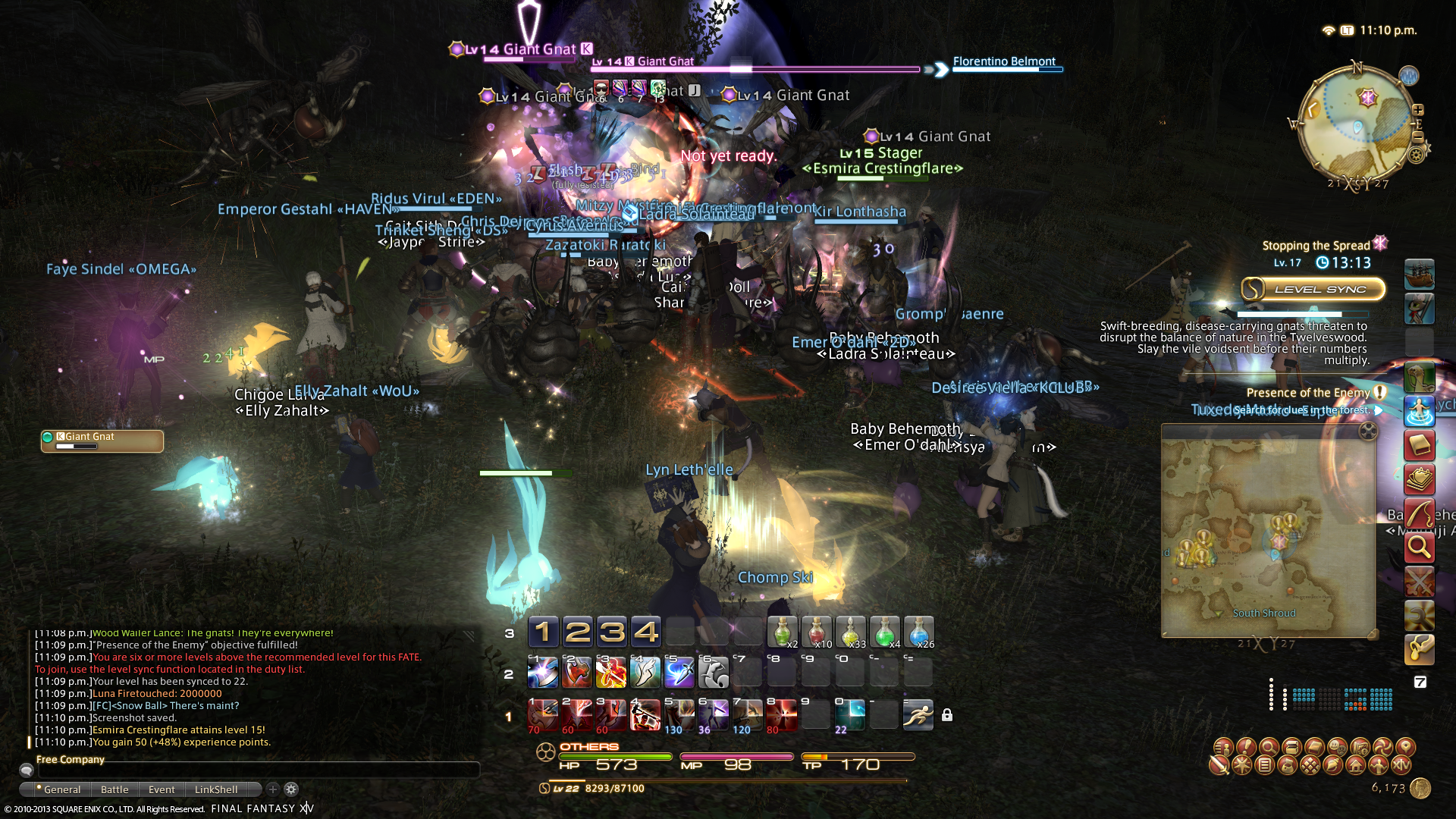Click the ship icon in the side hotbar
The height and width of the screenshot is (819, 1456).
1419,274
